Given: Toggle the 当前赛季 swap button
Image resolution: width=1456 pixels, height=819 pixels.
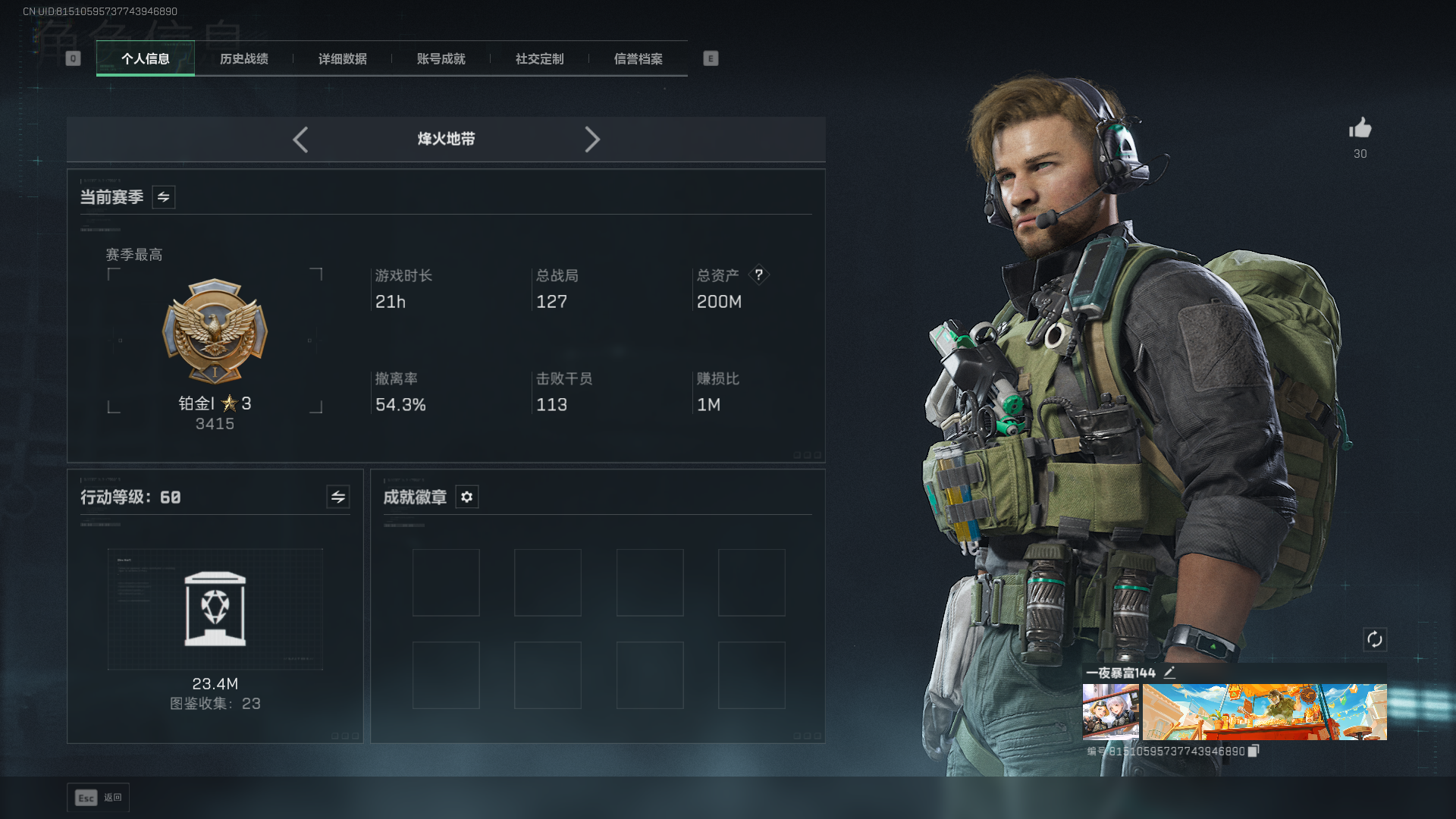Looking at the screenshot, I should [x=163, y=197].
